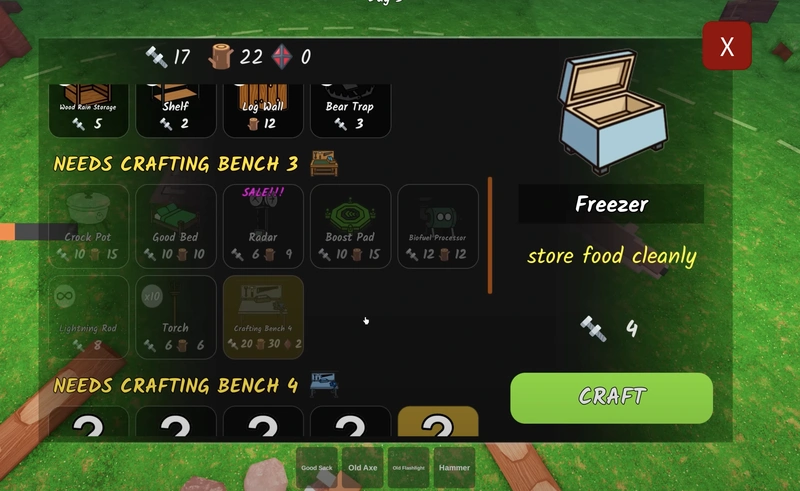Viewport: 800px width, 491px height.
Task: Craft the Freezer
Action: tap(611, 398)
